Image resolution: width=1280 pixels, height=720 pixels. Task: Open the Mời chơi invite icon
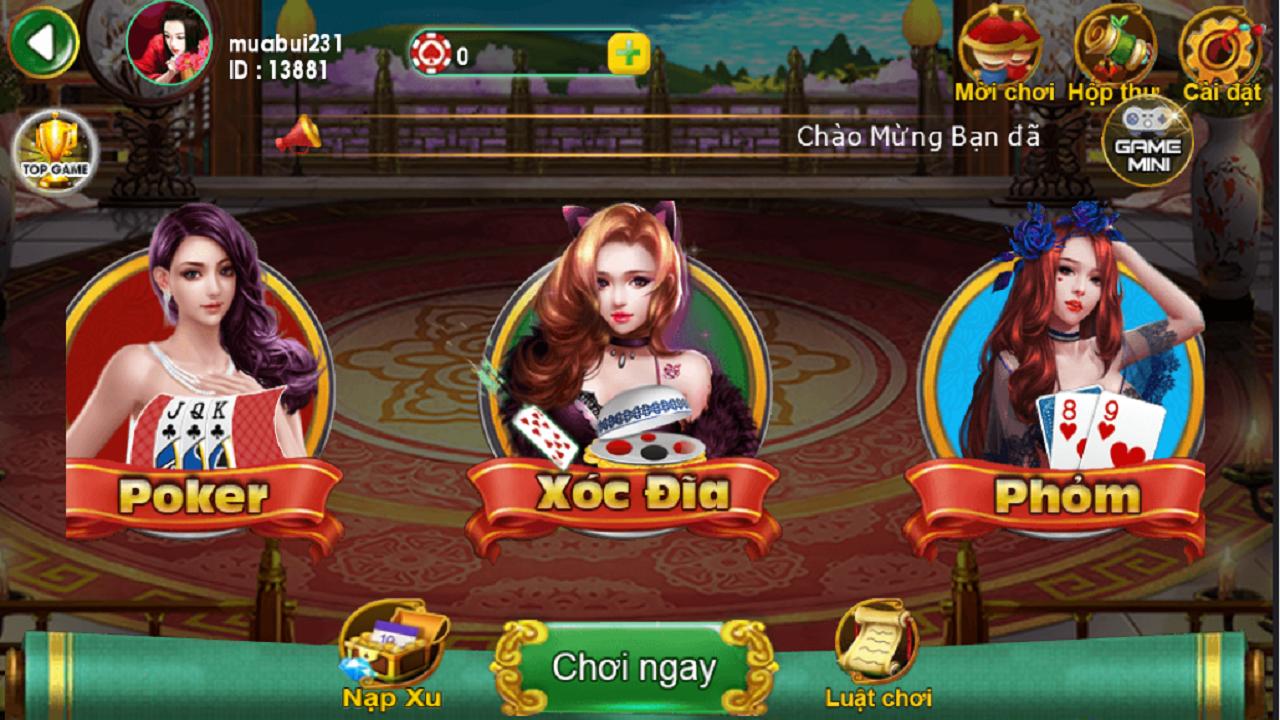click(1000, 45)
